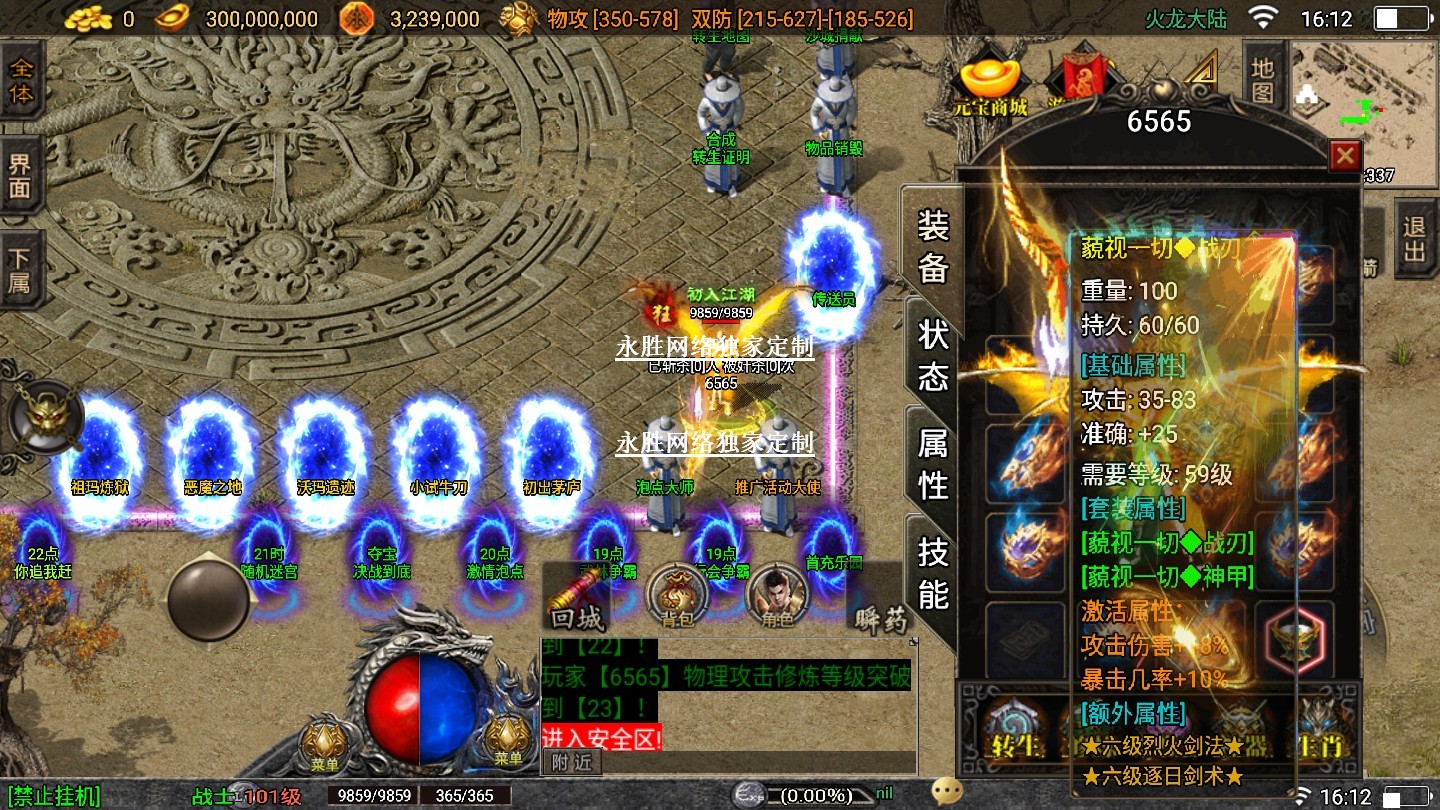Open the 地图 map button
The height and width of the screenshot is (810, 1440).
1263,81
